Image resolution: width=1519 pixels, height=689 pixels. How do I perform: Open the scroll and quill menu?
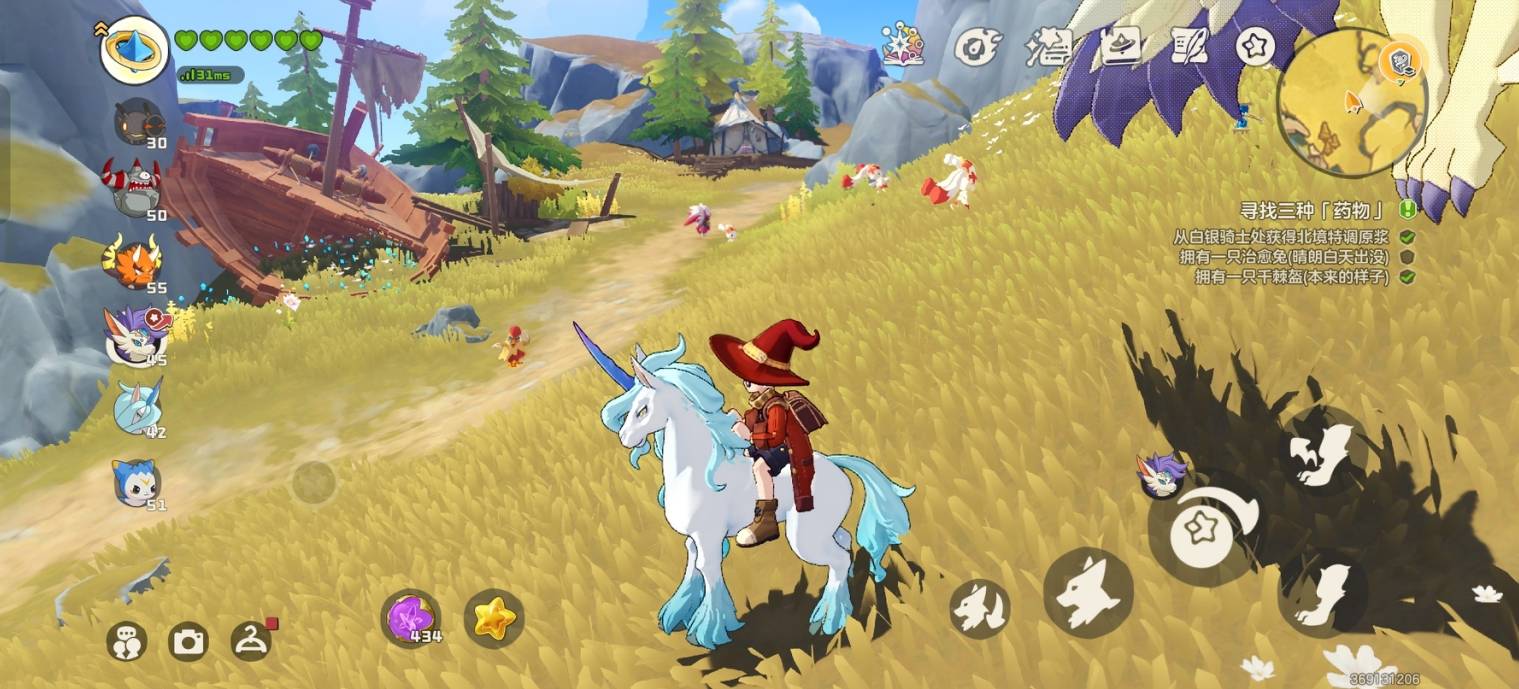point(1189,46)
